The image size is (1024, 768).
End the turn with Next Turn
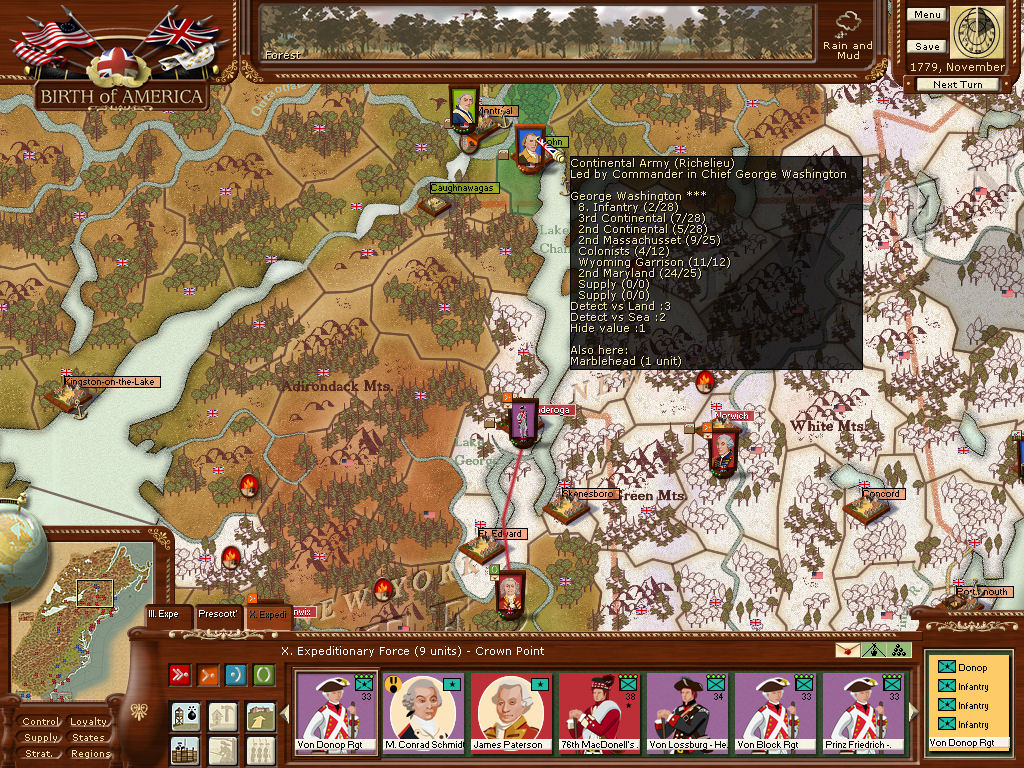click(957, 85)
